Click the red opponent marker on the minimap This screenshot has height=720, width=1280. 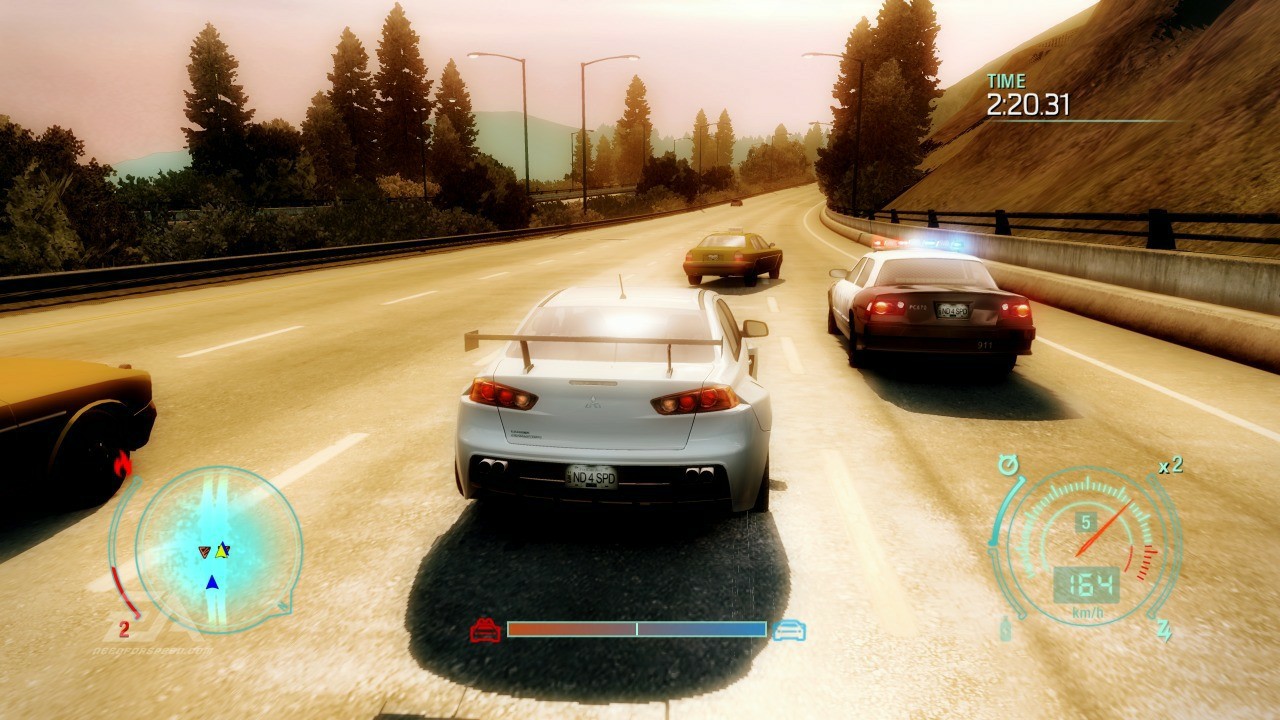click(x=204, y=551)
